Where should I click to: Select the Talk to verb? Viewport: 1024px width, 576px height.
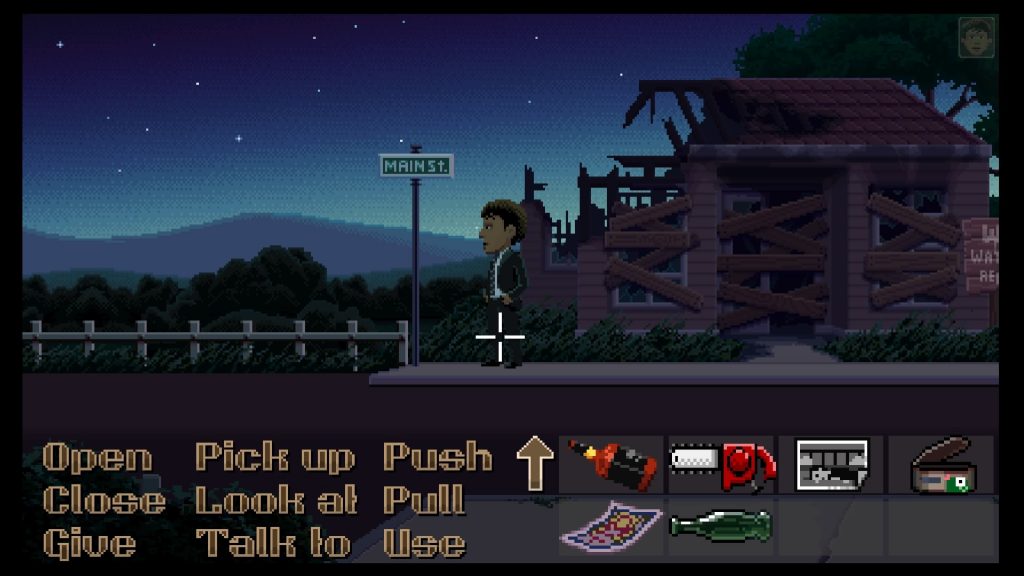coord(274,543)
